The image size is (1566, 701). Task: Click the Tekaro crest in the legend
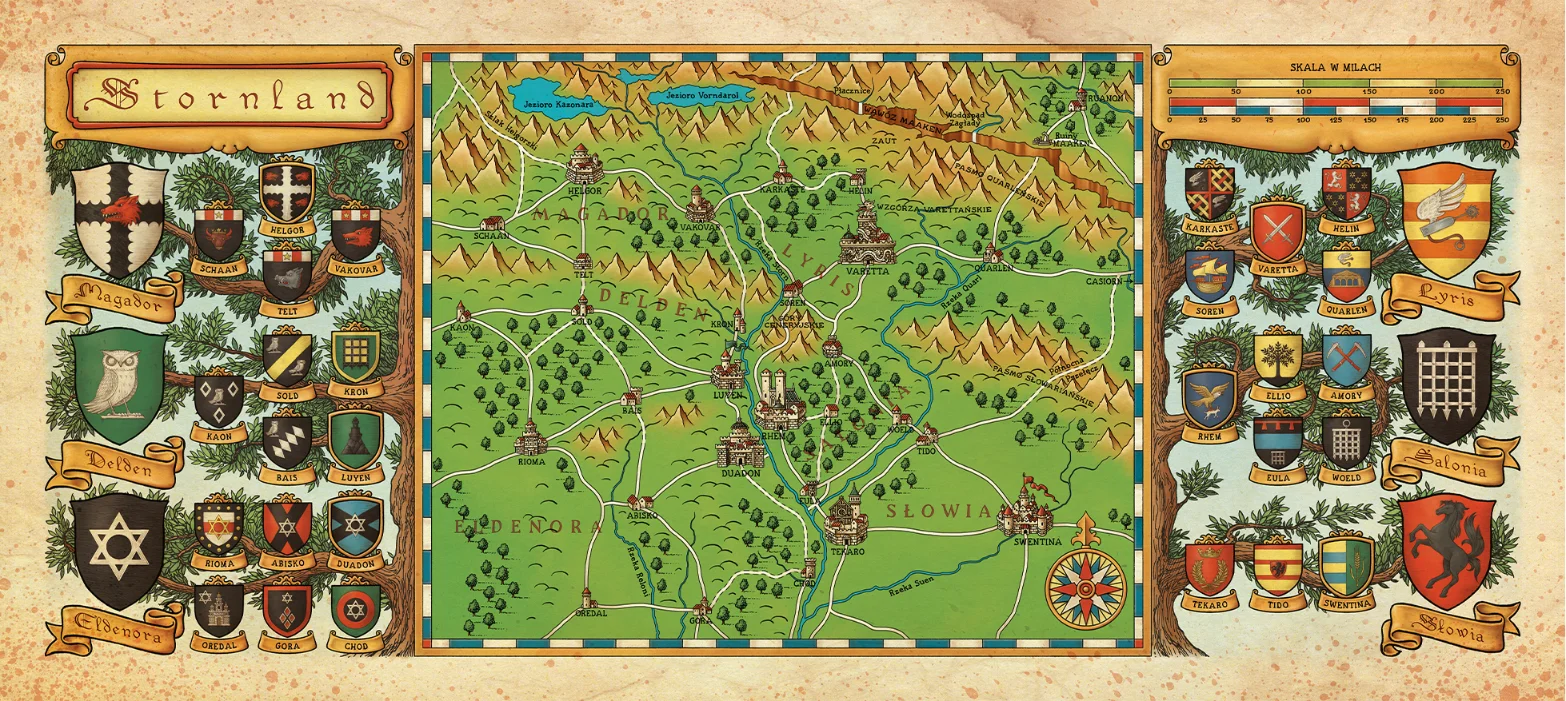(1209, 567)
